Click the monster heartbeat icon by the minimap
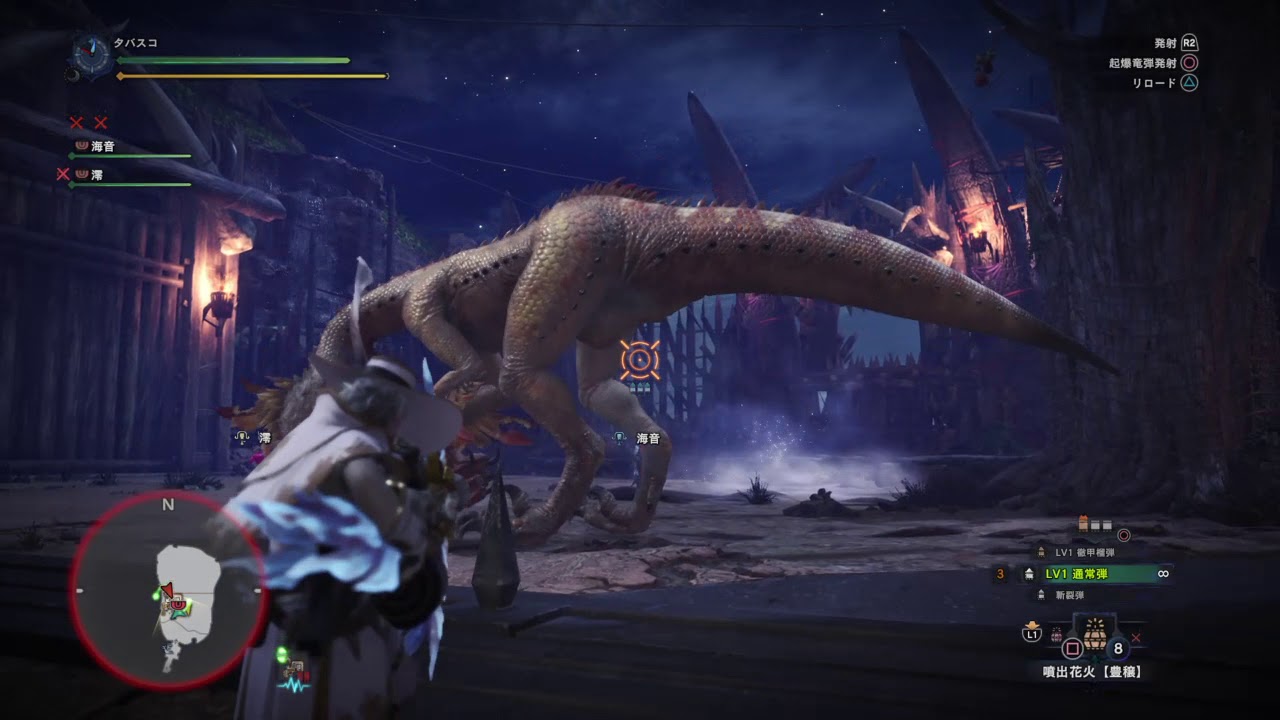The width and height of the screenshot is (1280, 720). click(295, 685)
